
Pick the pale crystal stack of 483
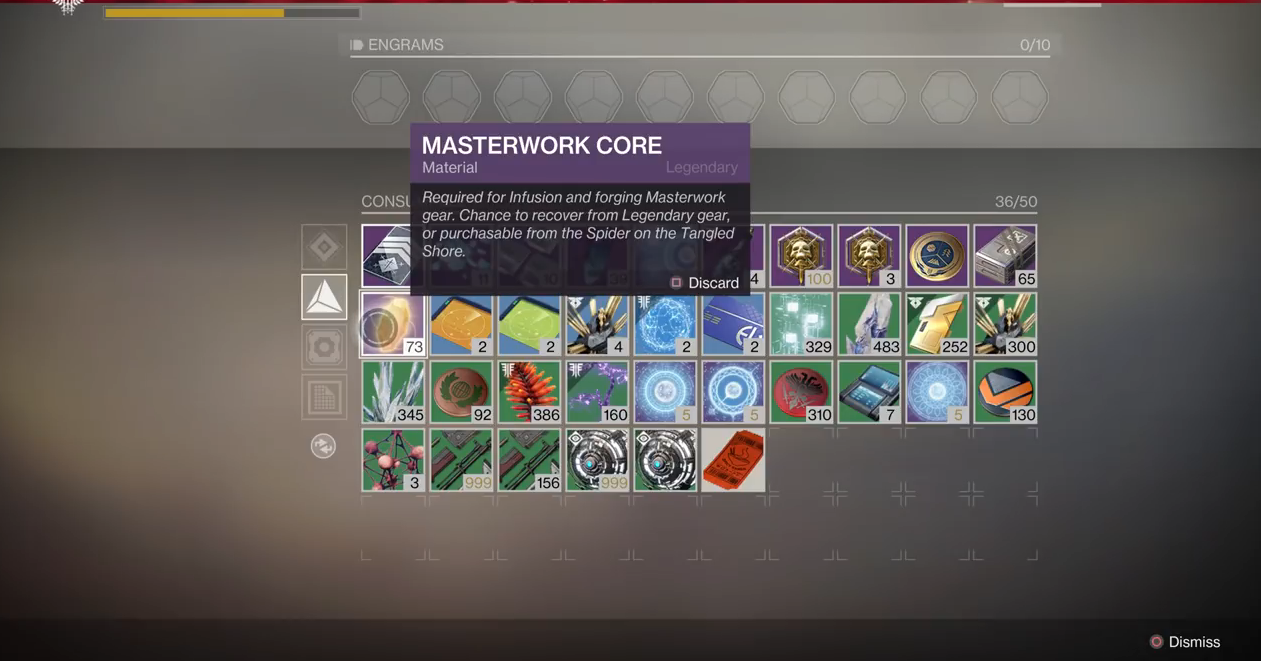pyautogui.click(x=869, y=324)
